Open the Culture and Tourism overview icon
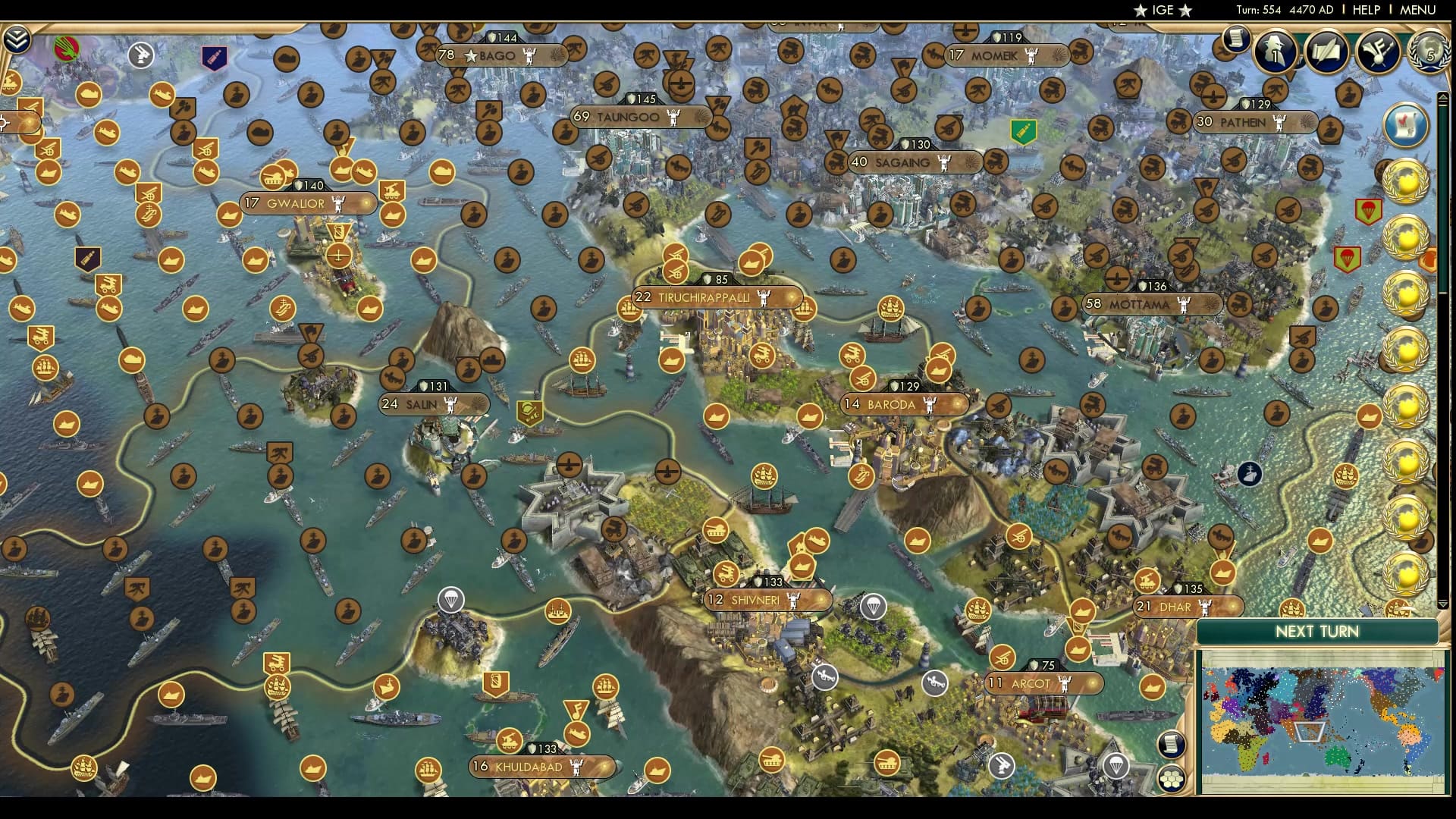 [x=1379, y=52]
